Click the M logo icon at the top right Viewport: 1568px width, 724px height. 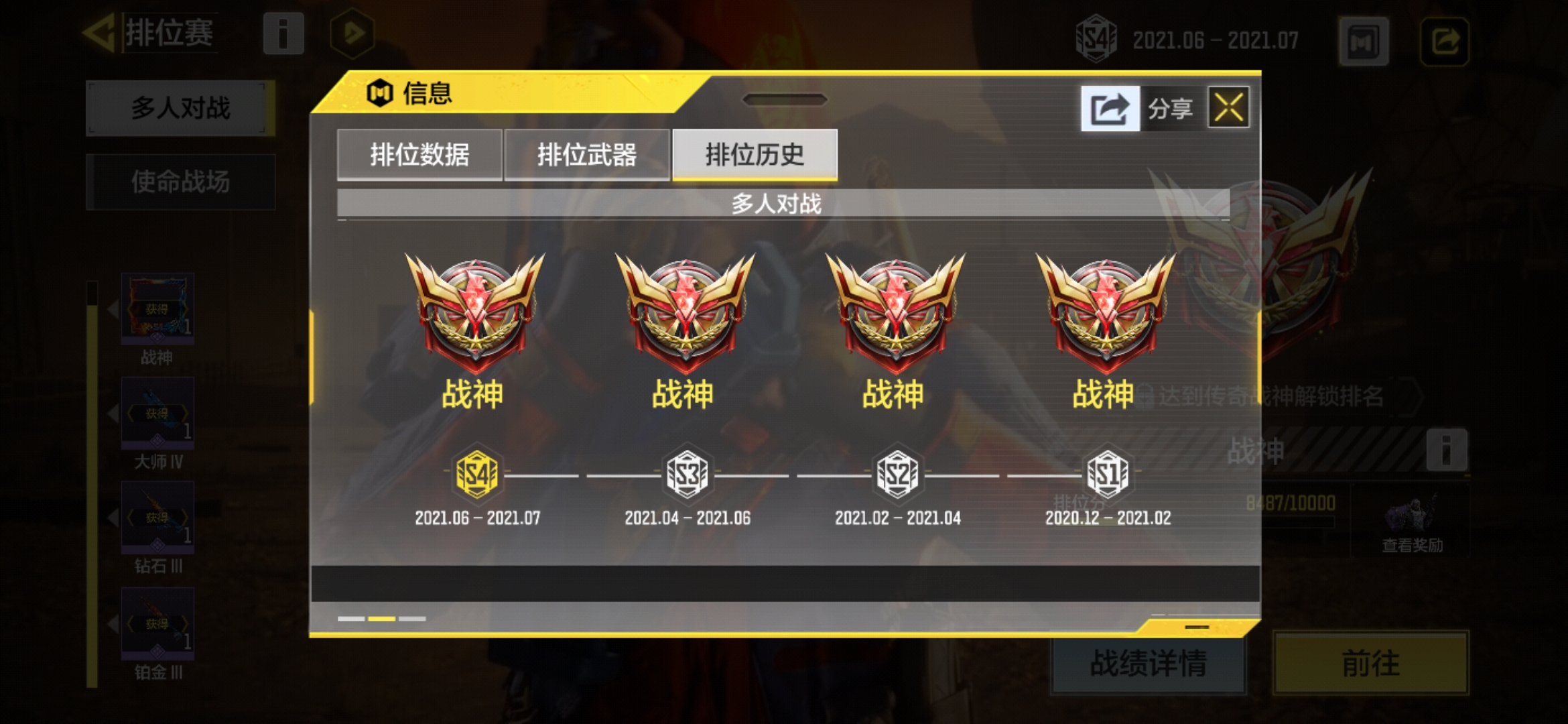[x=1364, y=40]
